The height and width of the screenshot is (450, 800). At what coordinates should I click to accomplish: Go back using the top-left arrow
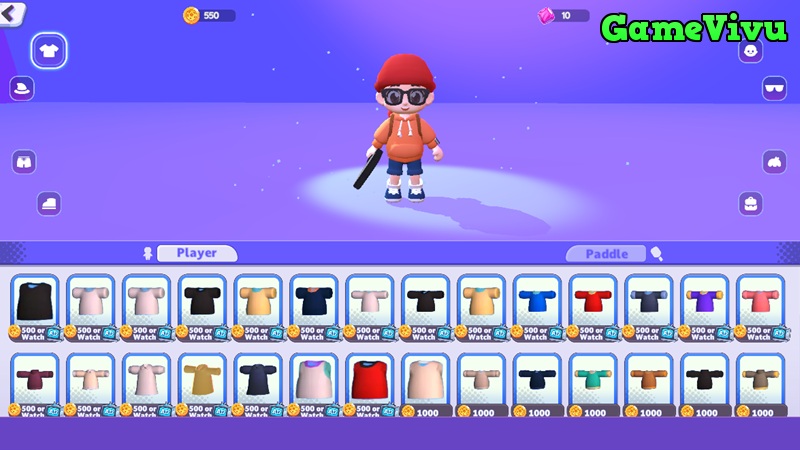pyautogui.click(x=12, y=13)
